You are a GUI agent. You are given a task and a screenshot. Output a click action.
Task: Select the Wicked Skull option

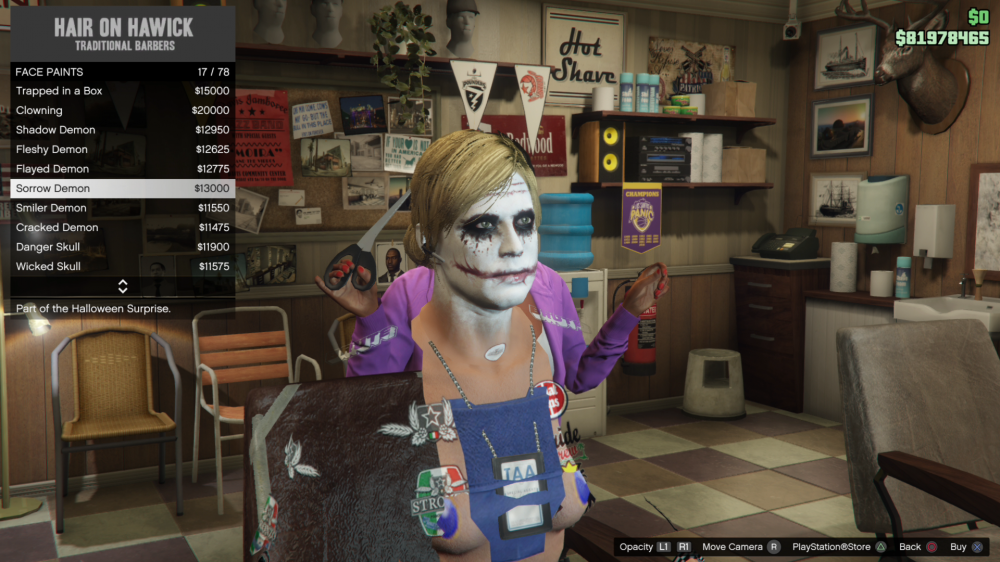point(122,266)
